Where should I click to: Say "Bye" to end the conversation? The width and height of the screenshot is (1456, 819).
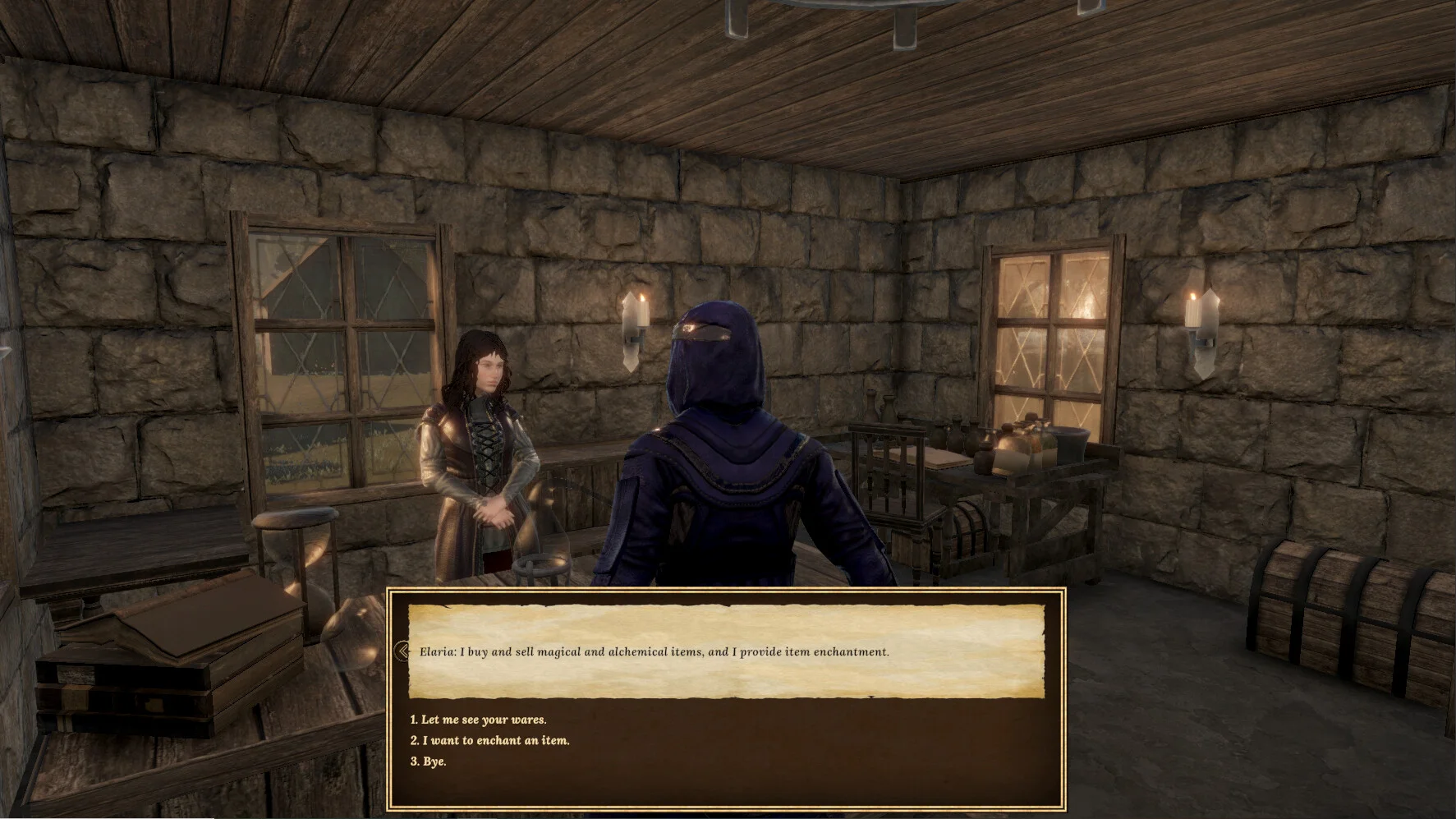click(428, 761)
